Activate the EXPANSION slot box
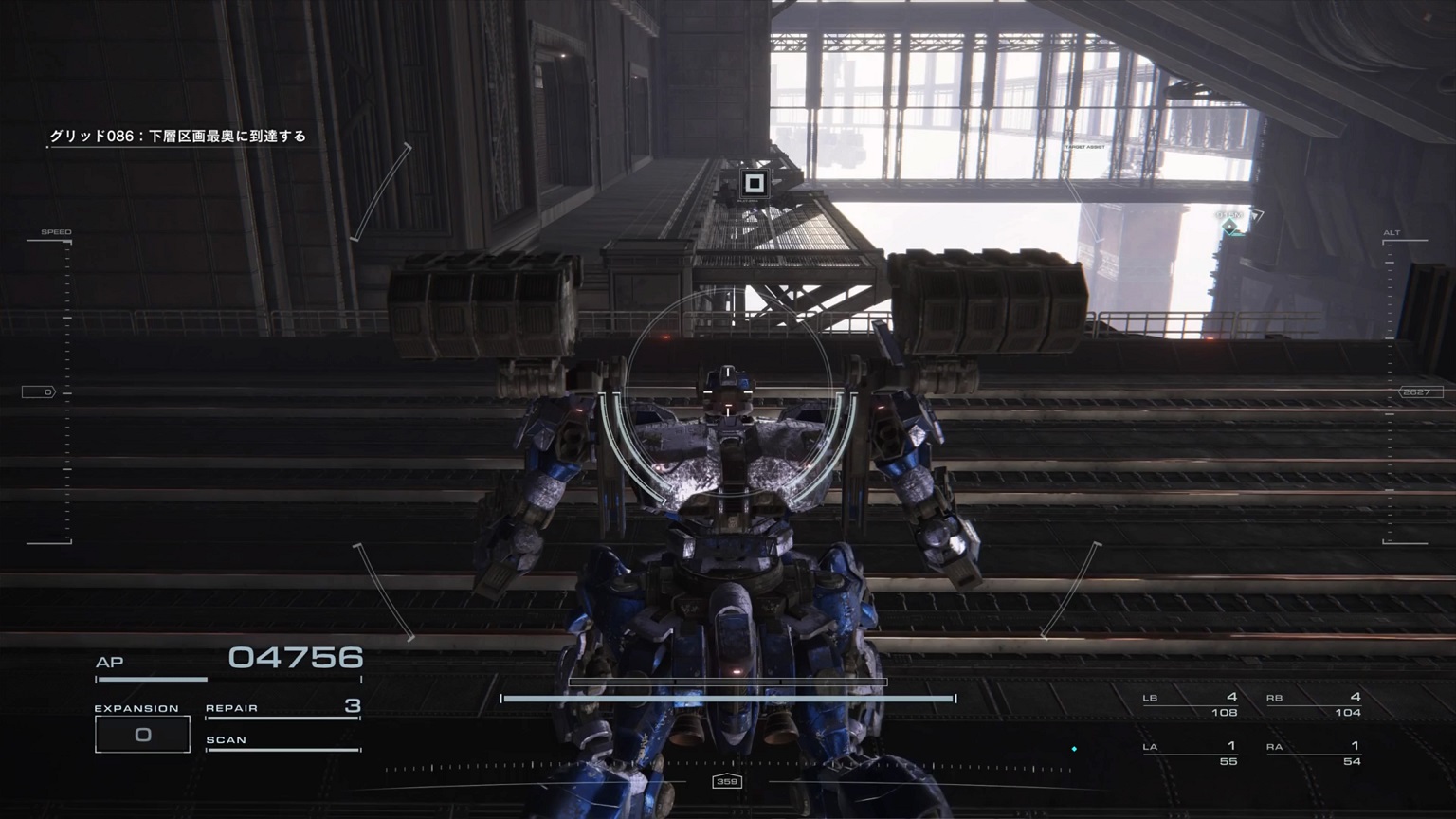1456x819 pixels. pos(142,735)
